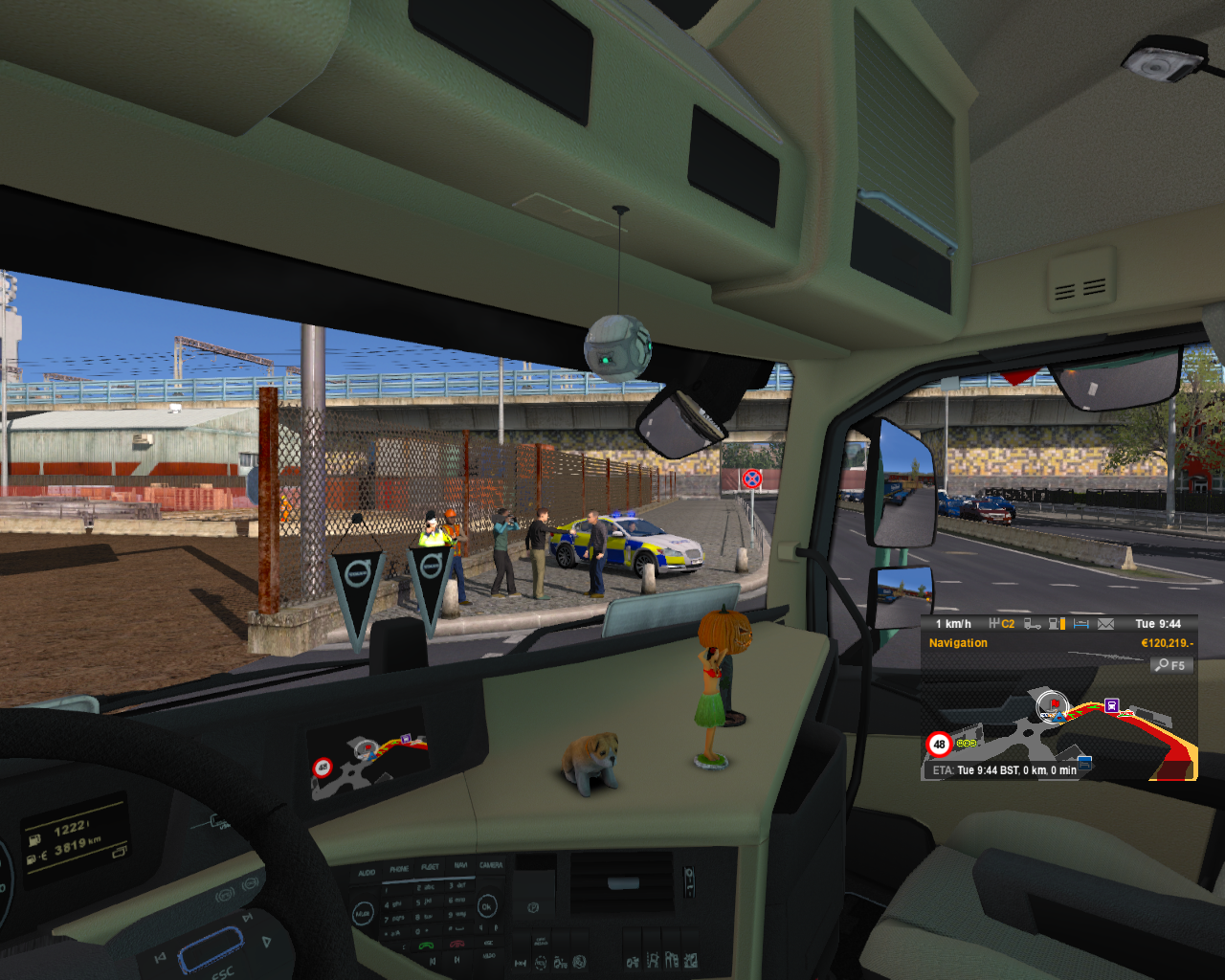This screenshot has width=1225, height=980.
Task: Toggle the OFF ROAD dashboard switch
Action: tap(541, 961)
